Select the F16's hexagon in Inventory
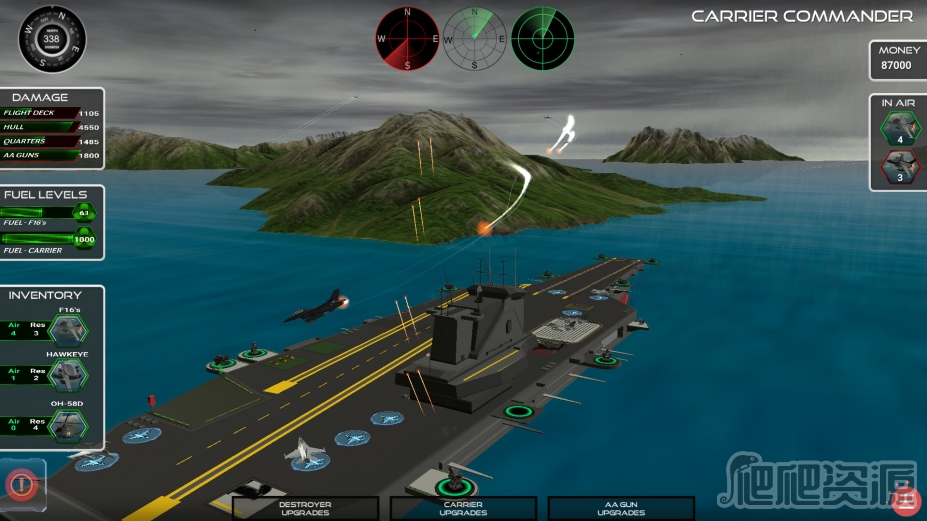Screen dimensions: 927x521 coord(69,332)
